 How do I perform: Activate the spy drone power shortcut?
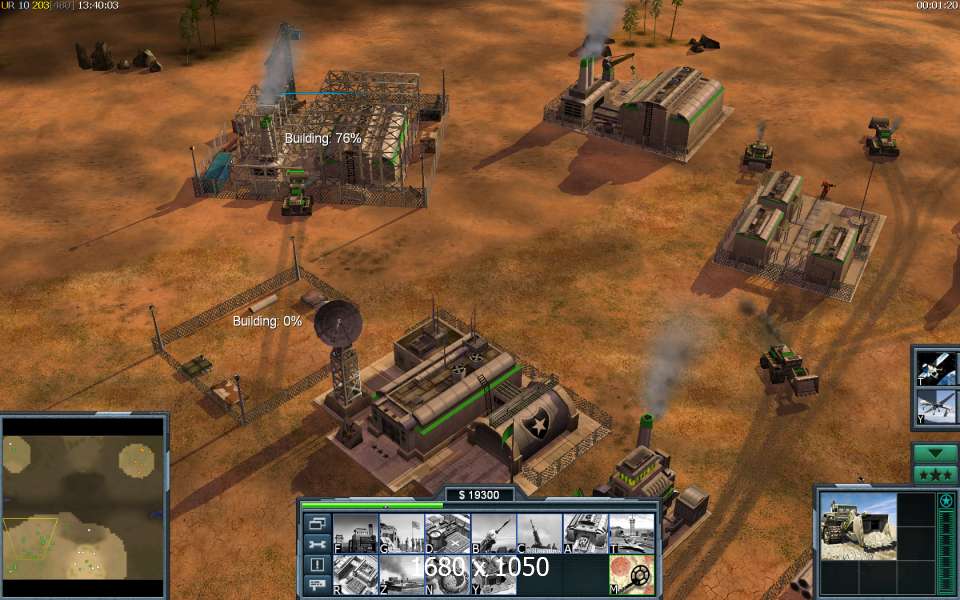pos(938,408)
